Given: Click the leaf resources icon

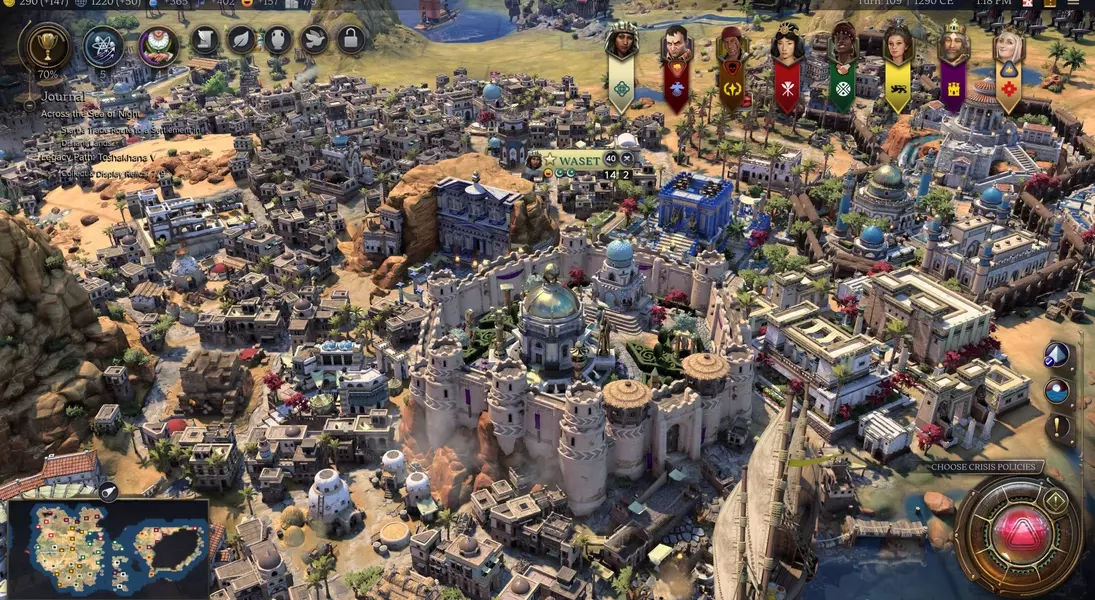Looking at the screenshot, I should (242, 39).
